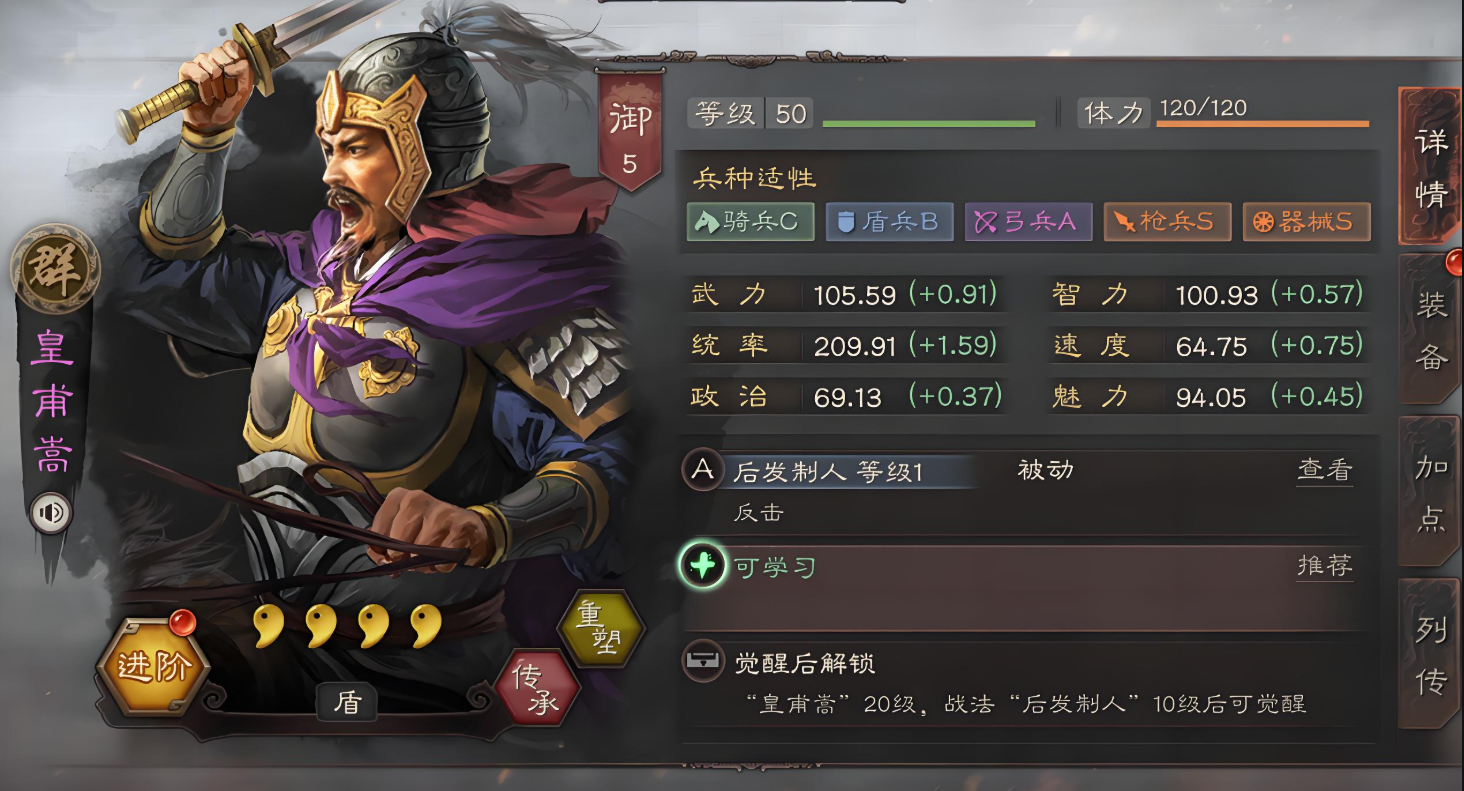Select the 骑兵C cavalry adaptability icon

click(751, 221)
